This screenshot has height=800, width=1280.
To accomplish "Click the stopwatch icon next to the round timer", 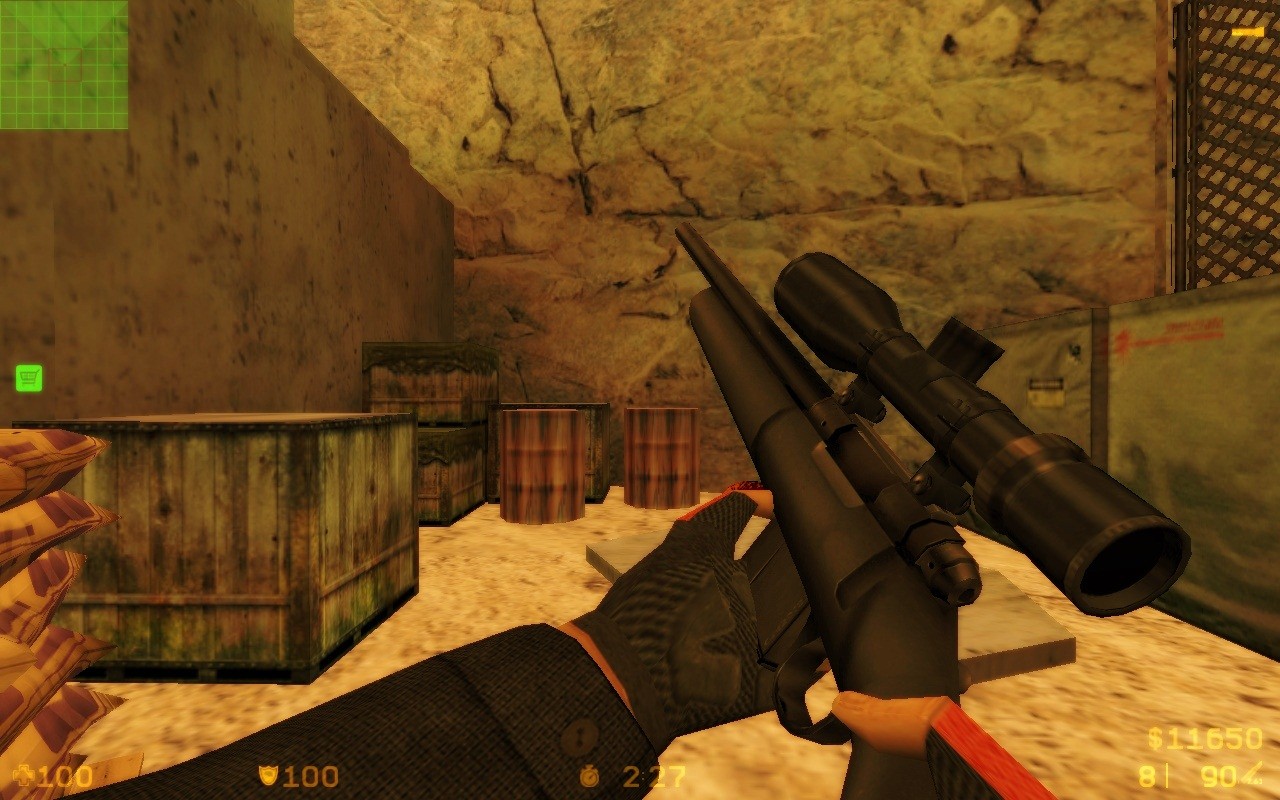I will [591, 775].
